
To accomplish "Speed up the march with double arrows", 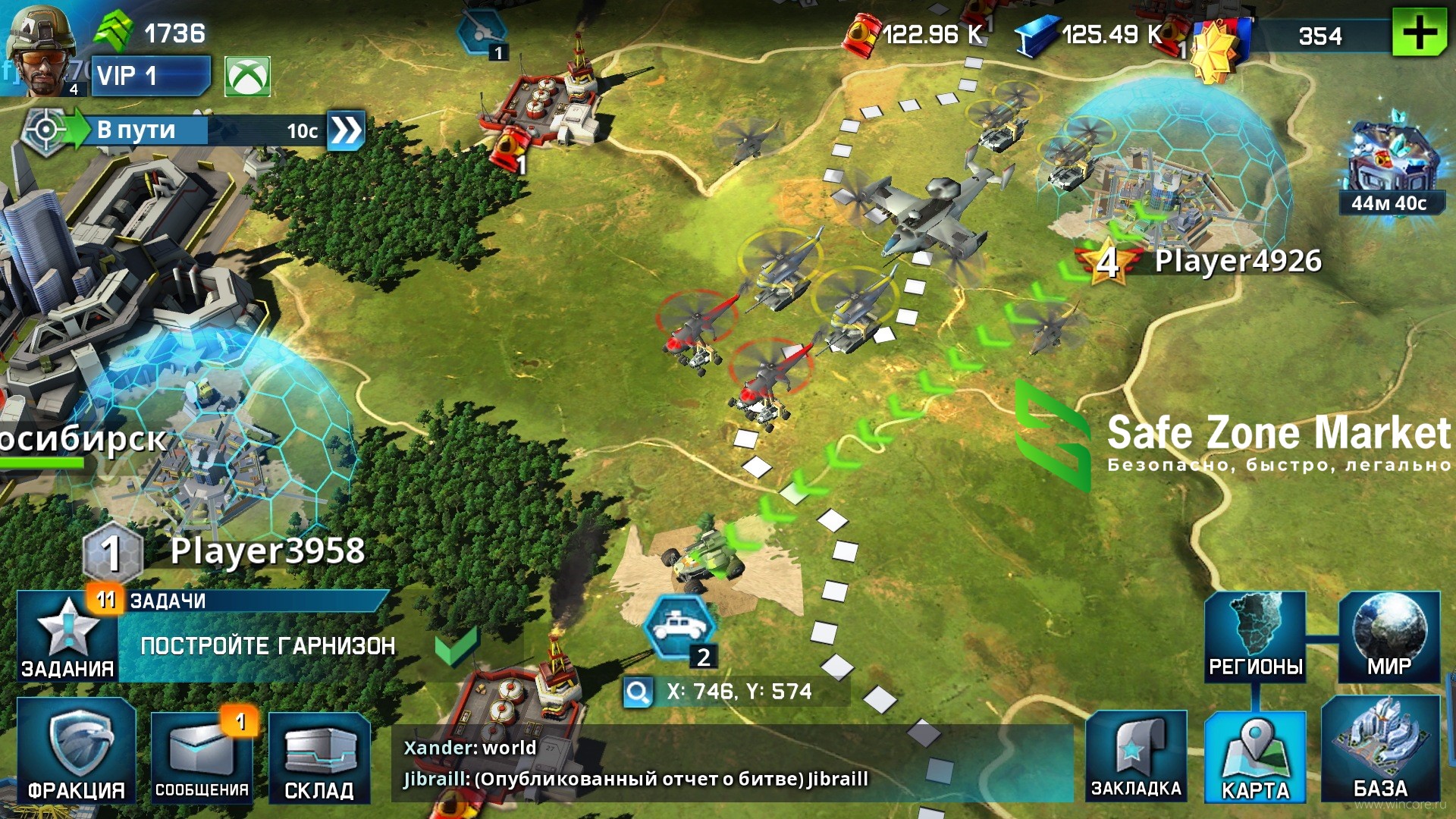I will pyautogui.click(x=346, y=130).
